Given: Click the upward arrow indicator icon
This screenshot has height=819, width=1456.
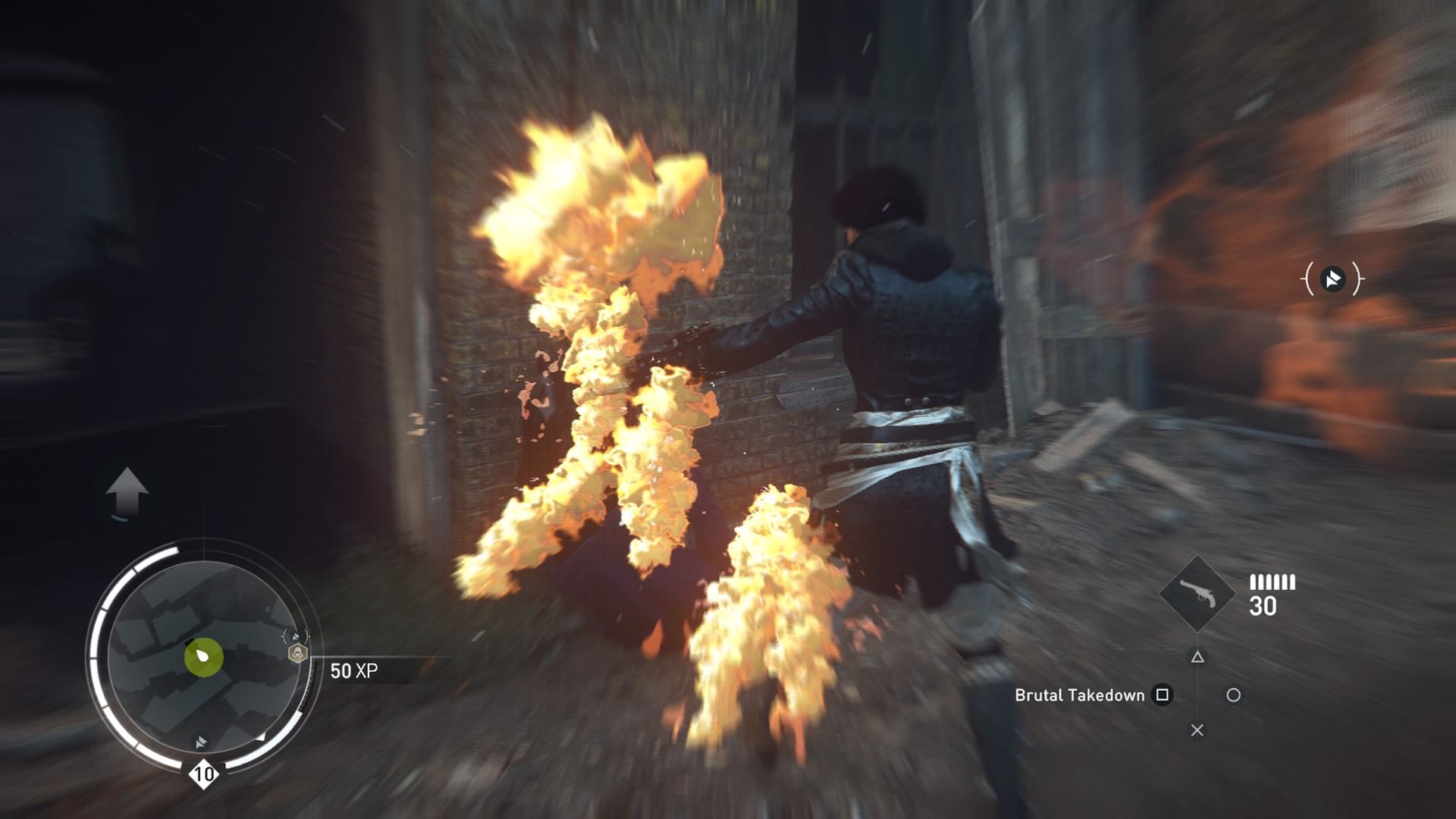Looking at the screenshot, I should [127, 491].
